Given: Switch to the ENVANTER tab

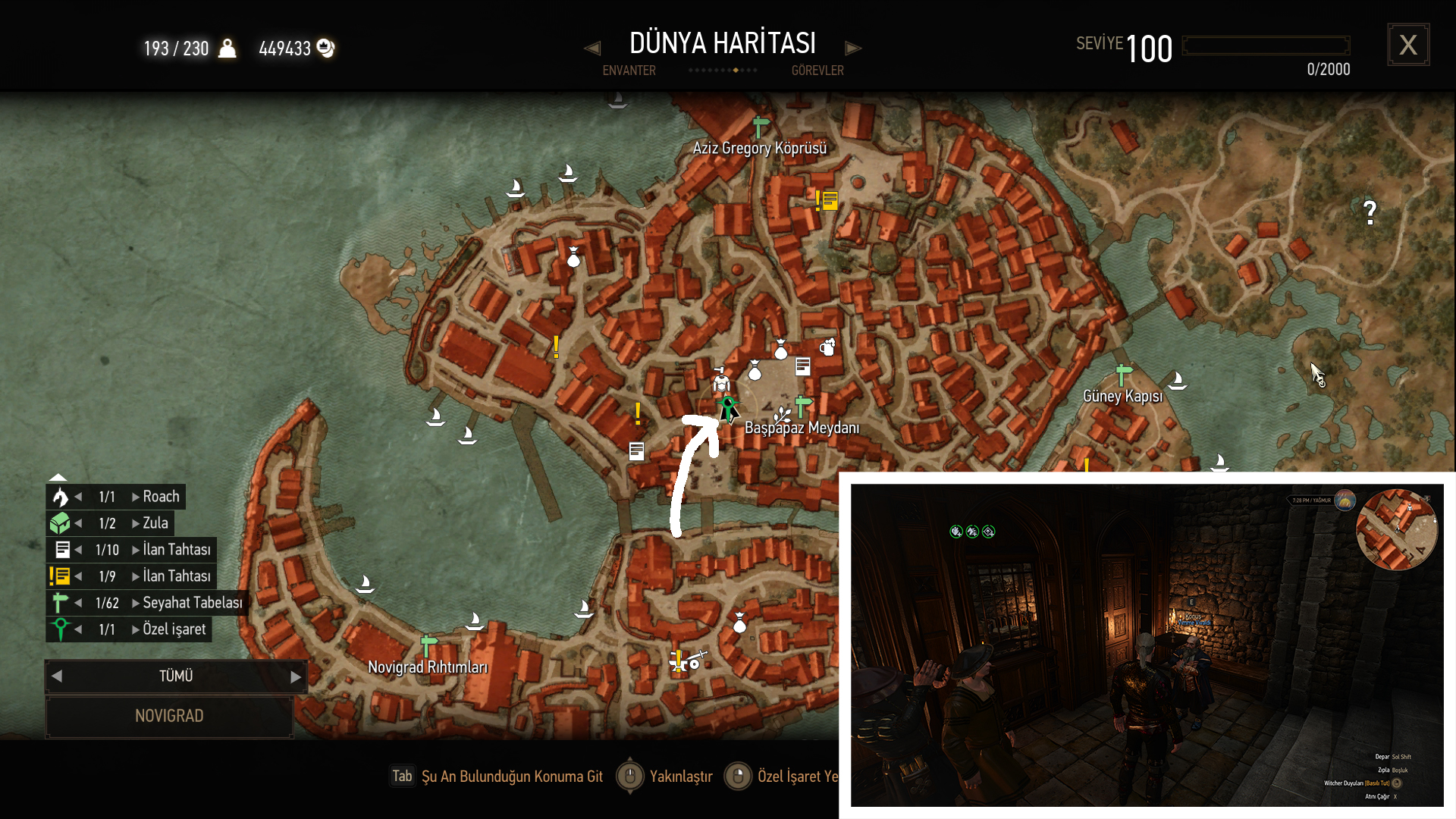Looking at the screenshot, I should (x=629, y=71).
